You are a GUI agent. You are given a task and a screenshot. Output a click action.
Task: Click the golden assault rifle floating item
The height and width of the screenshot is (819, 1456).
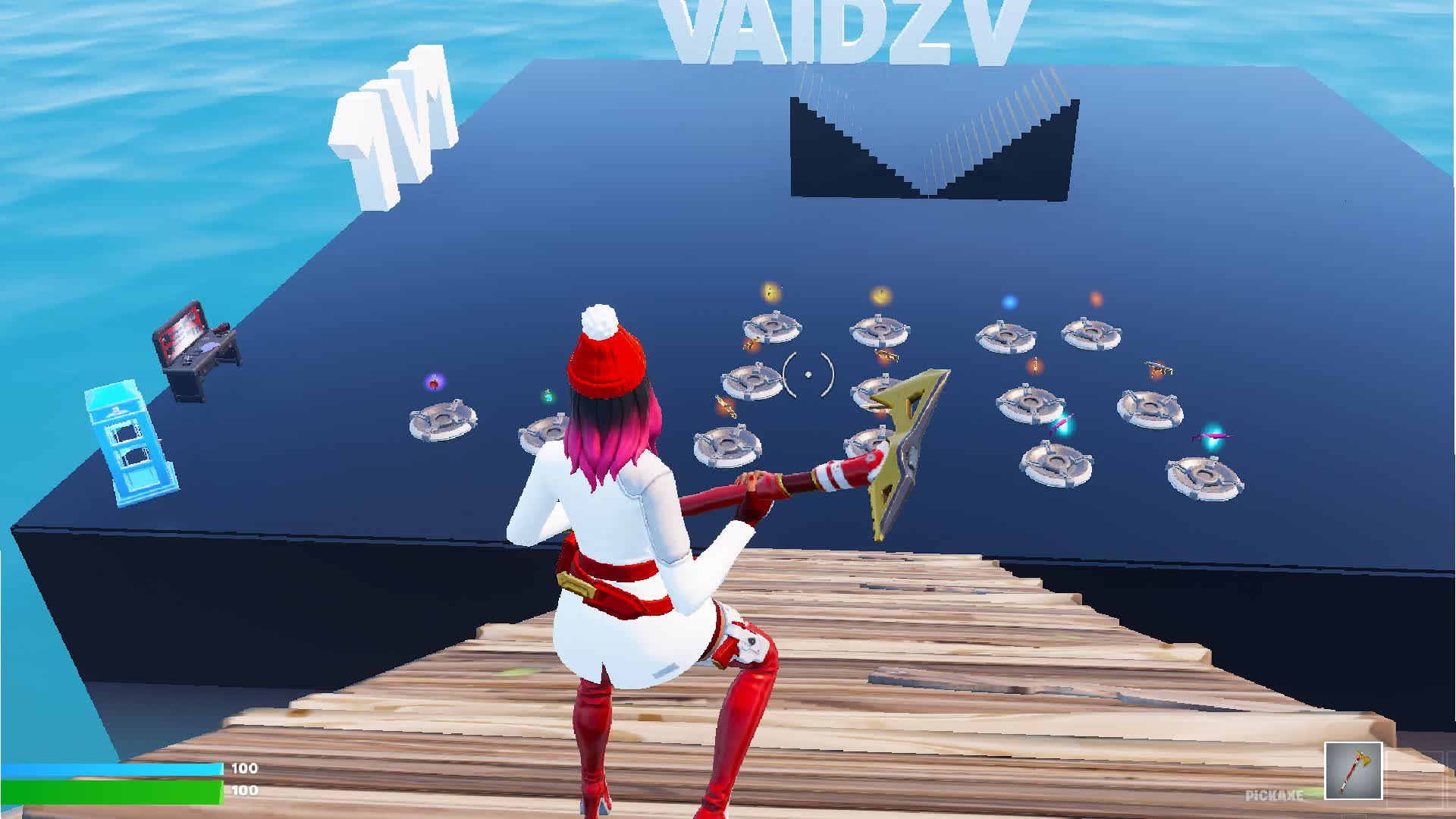point(885,356)
